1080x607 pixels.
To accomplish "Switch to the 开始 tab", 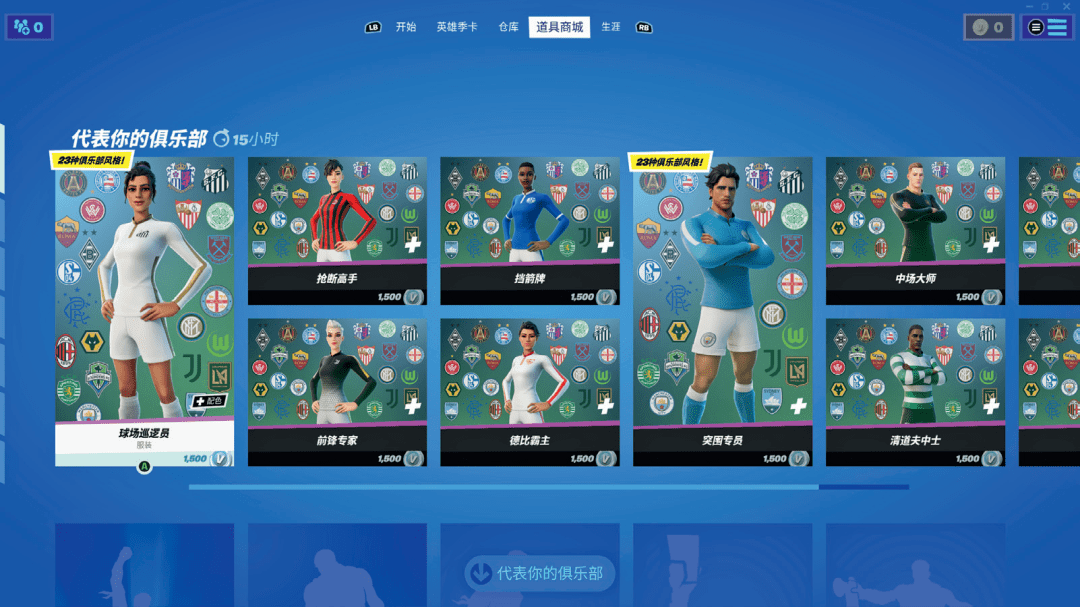I will (x=405, y=27).
